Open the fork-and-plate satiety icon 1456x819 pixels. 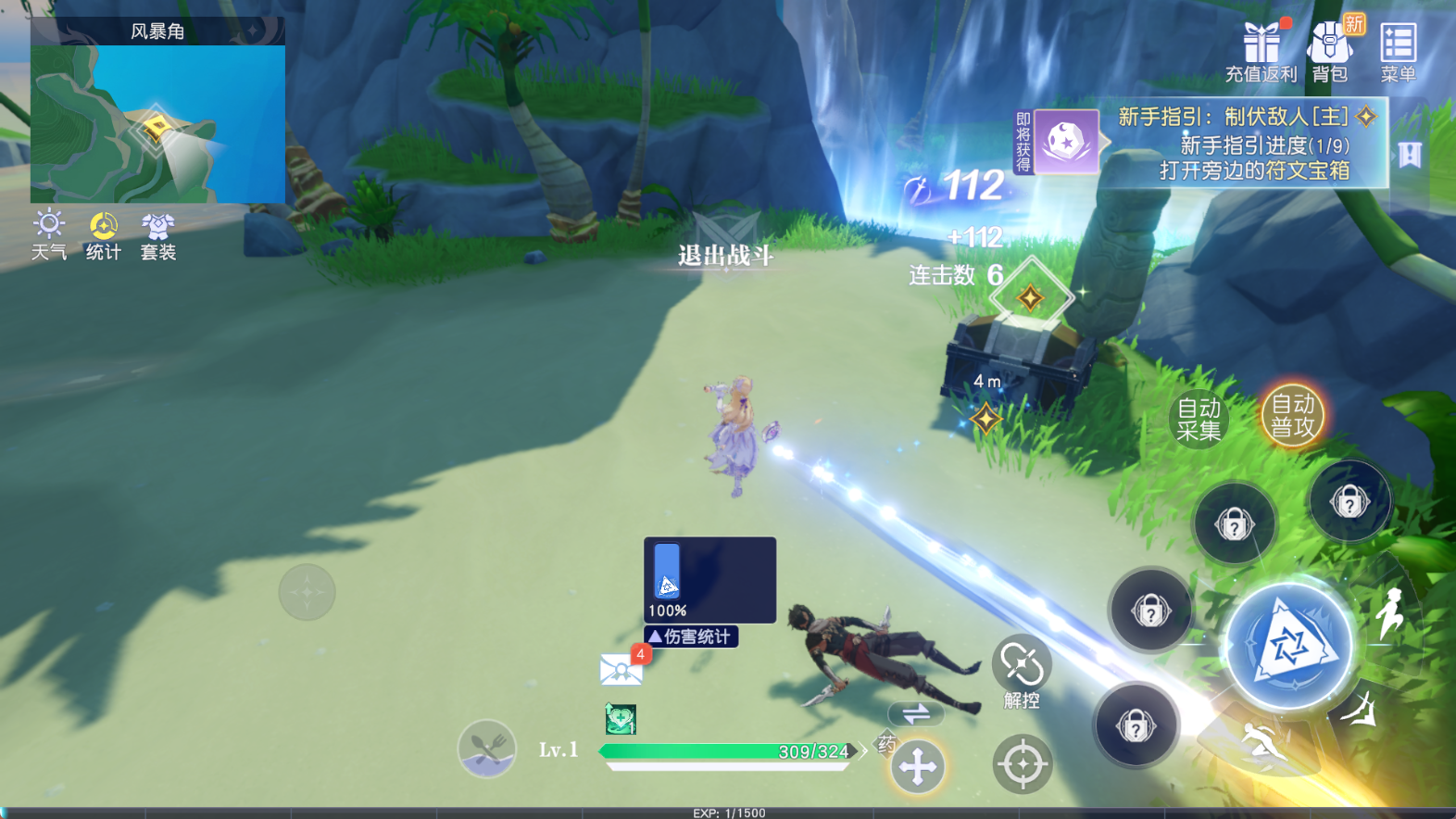pyautogui.click(x=485, y=750)
